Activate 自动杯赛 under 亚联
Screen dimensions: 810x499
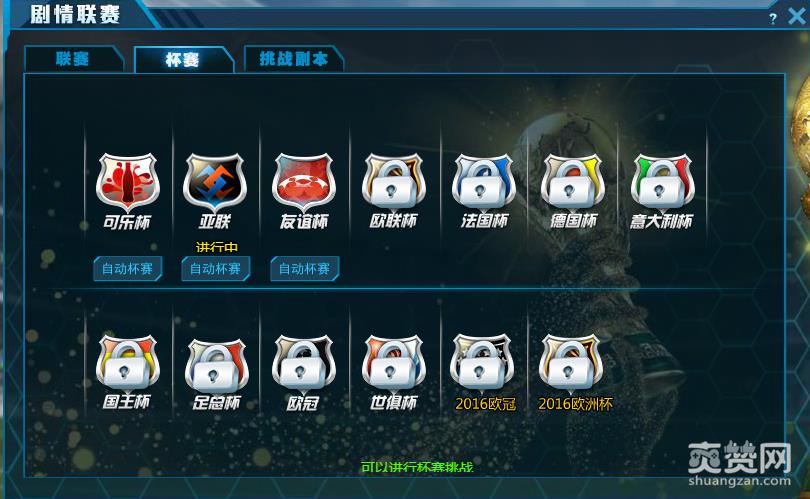click(x=216, y=269)
